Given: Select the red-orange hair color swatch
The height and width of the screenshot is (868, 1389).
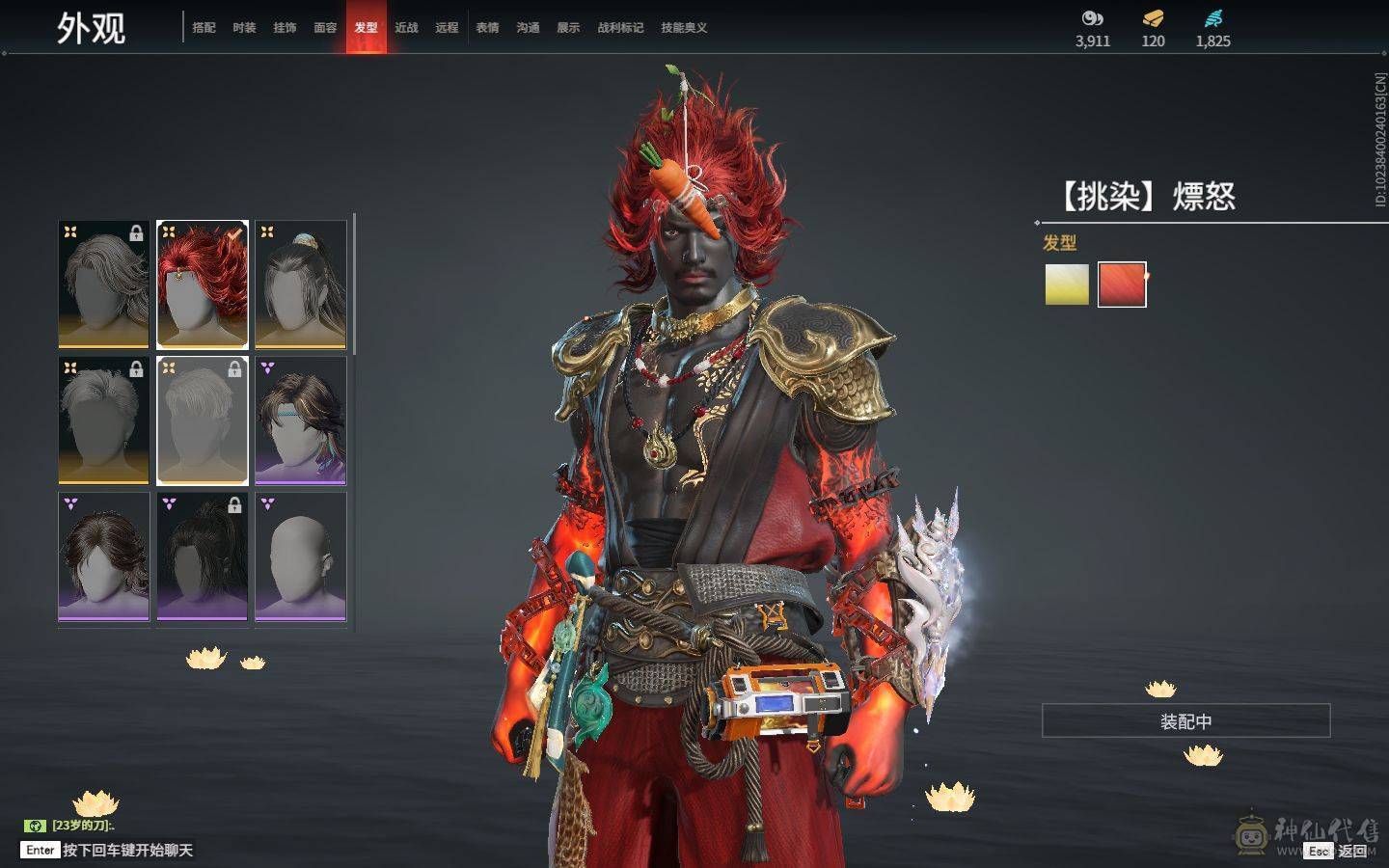Looking at the screenshot, I should (1122, 285).
